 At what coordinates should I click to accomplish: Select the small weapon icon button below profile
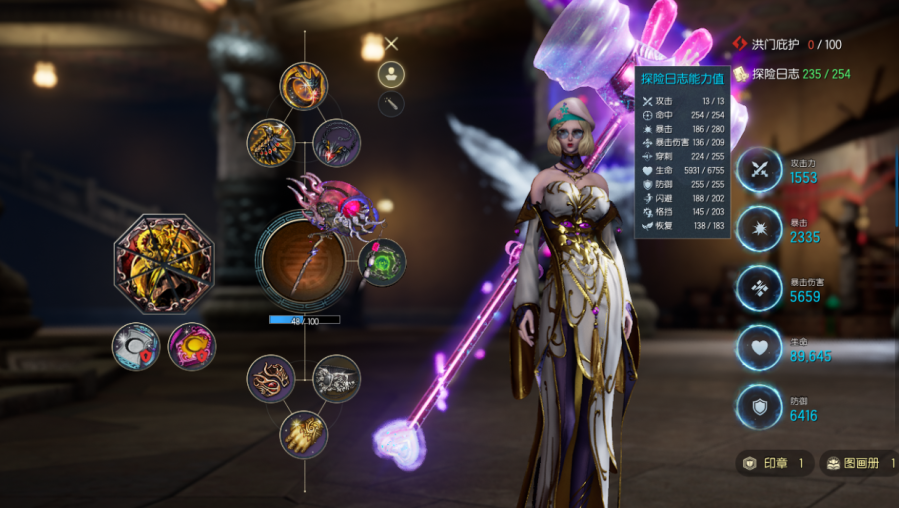tap(391, 104)
